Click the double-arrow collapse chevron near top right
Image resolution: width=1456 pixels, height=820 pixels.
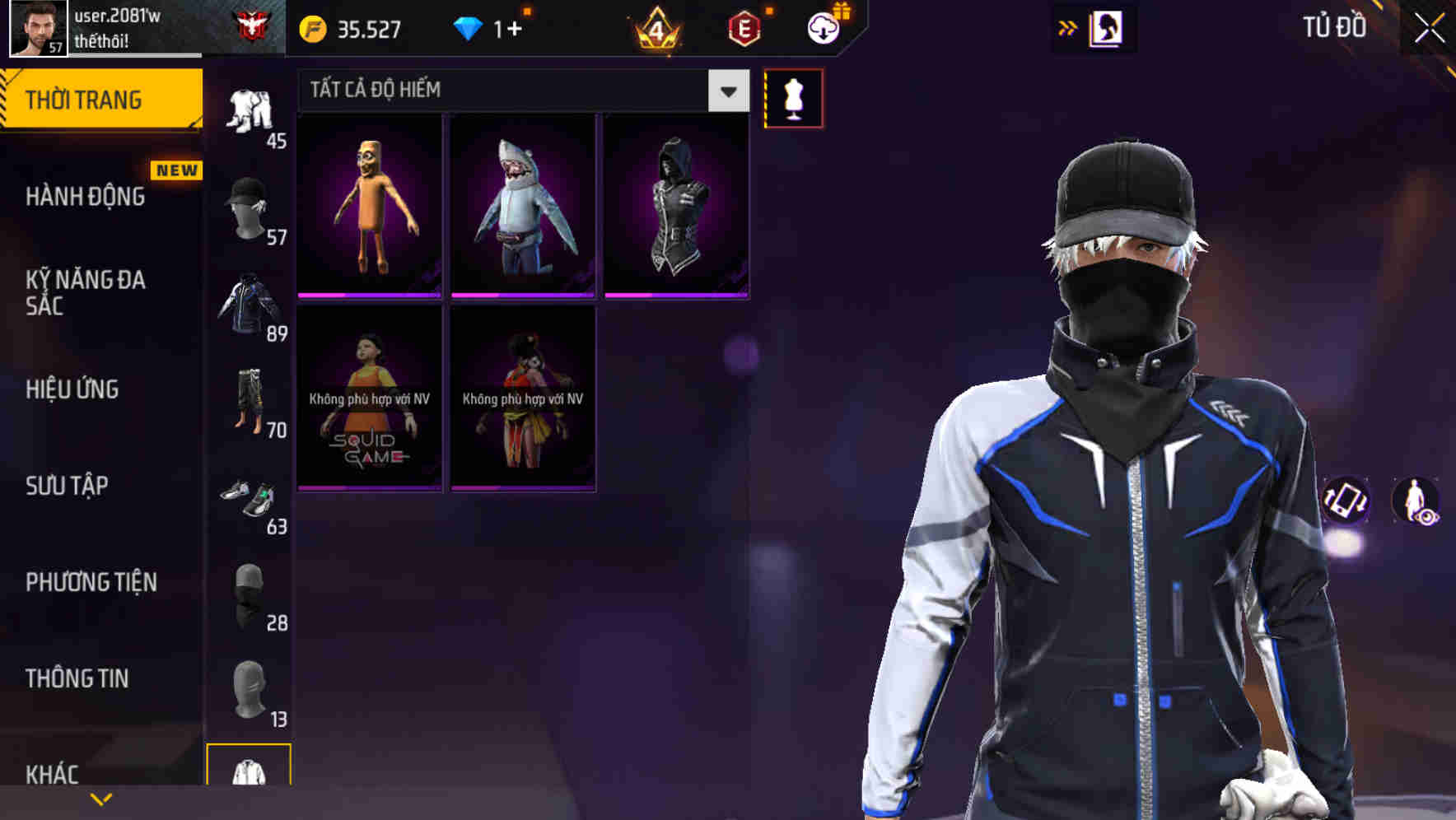point(1068,27)
